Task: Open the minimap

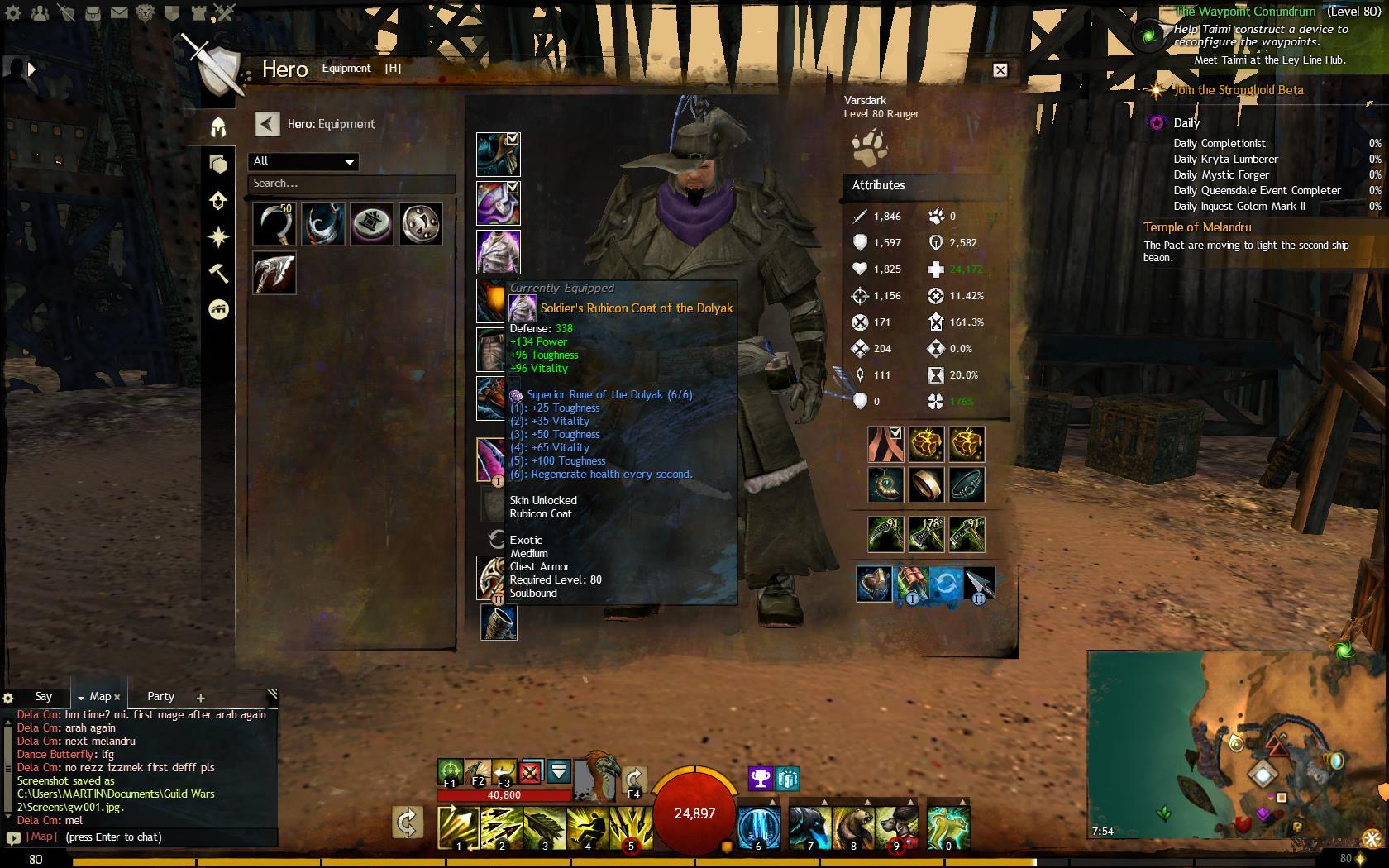Action: click(1236, 744)
